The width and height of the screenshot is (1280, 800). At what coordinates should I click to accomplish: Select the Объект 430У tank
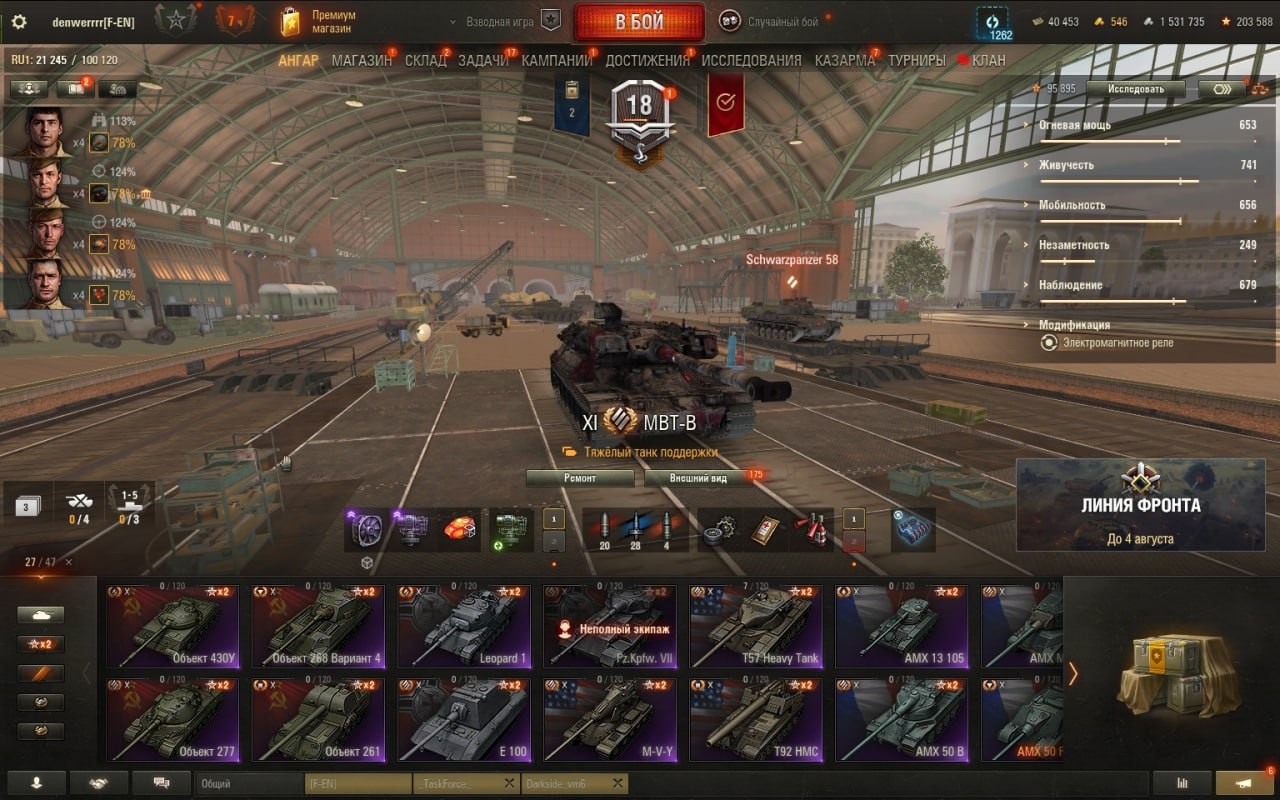click(x=173, y=627)
